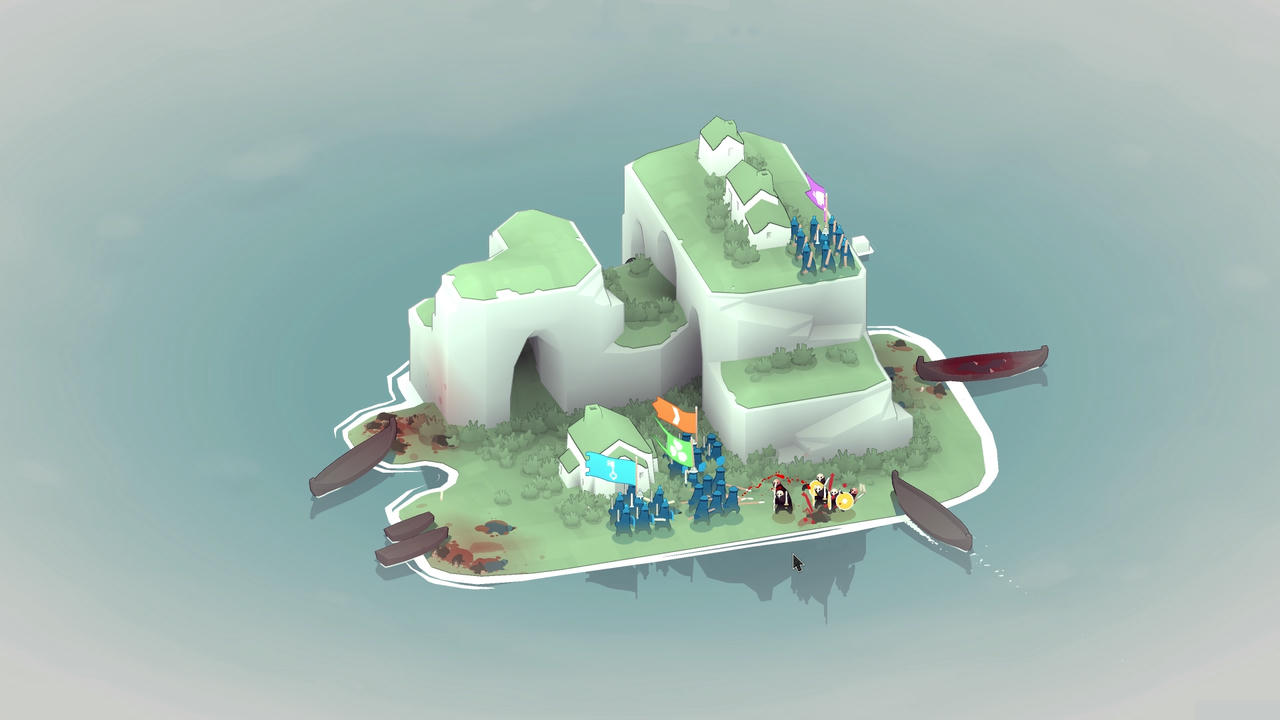The height and width of the screenshot is (720, 1280).
Task: Choose the green clover banner squad
Action: tap(680, 450)
